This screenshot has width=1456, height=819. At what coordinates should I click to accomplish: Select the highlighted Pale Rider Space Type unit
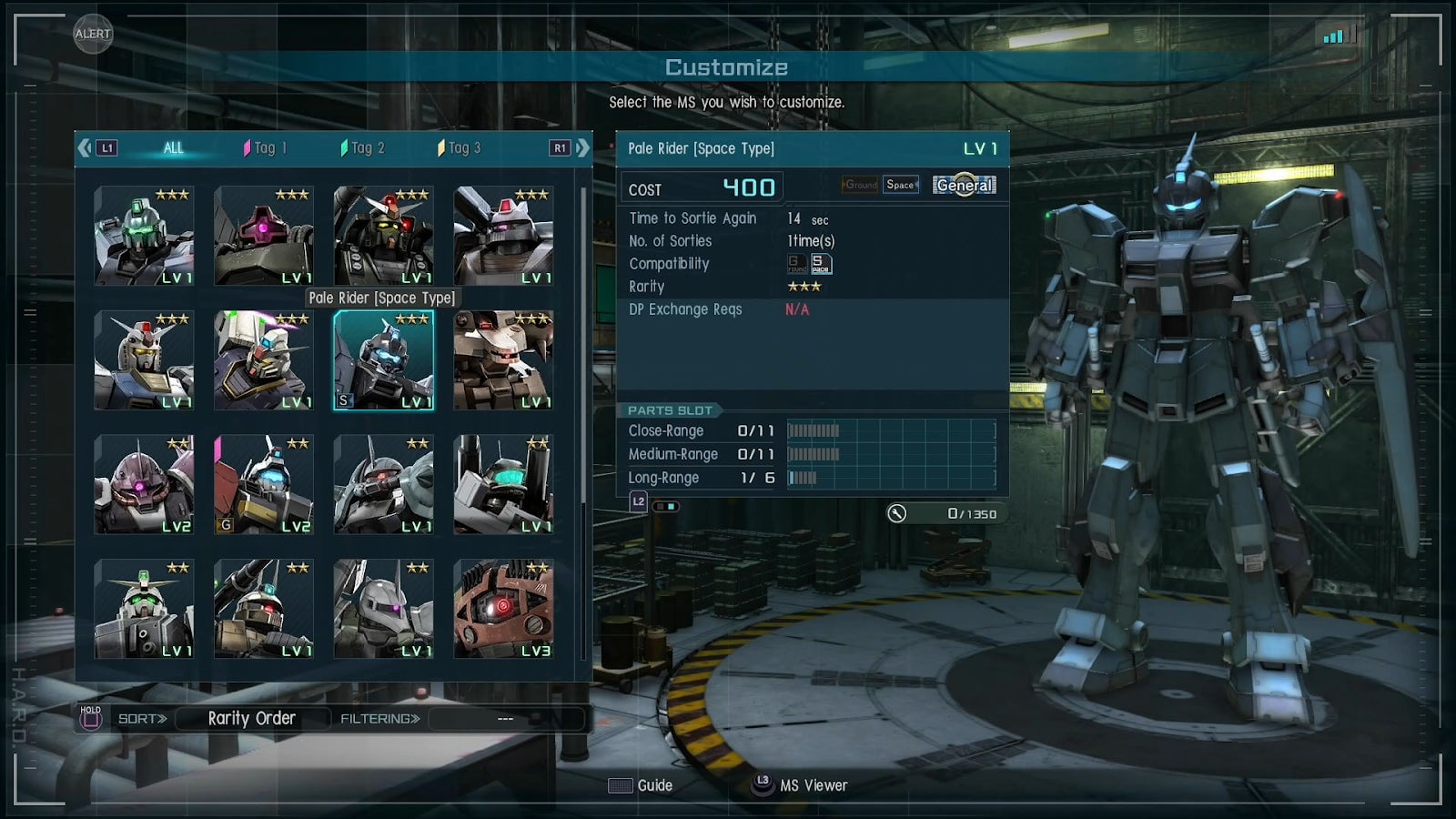(x=383, y=360)
